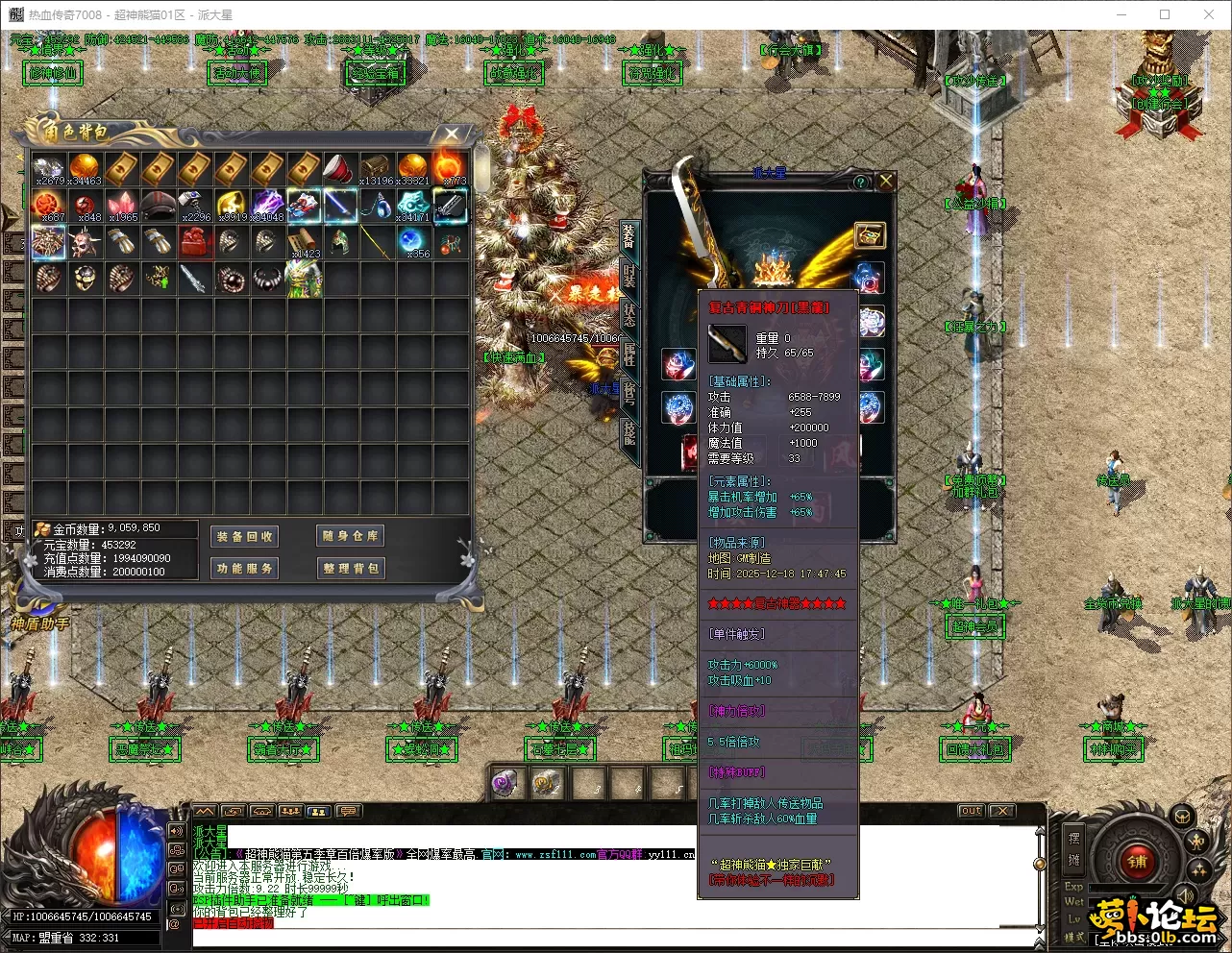Screen dimensions: 1232x953
Task: Open the 摆摊 stall button
Action: pyautogui.click(x=1074, y=847)
